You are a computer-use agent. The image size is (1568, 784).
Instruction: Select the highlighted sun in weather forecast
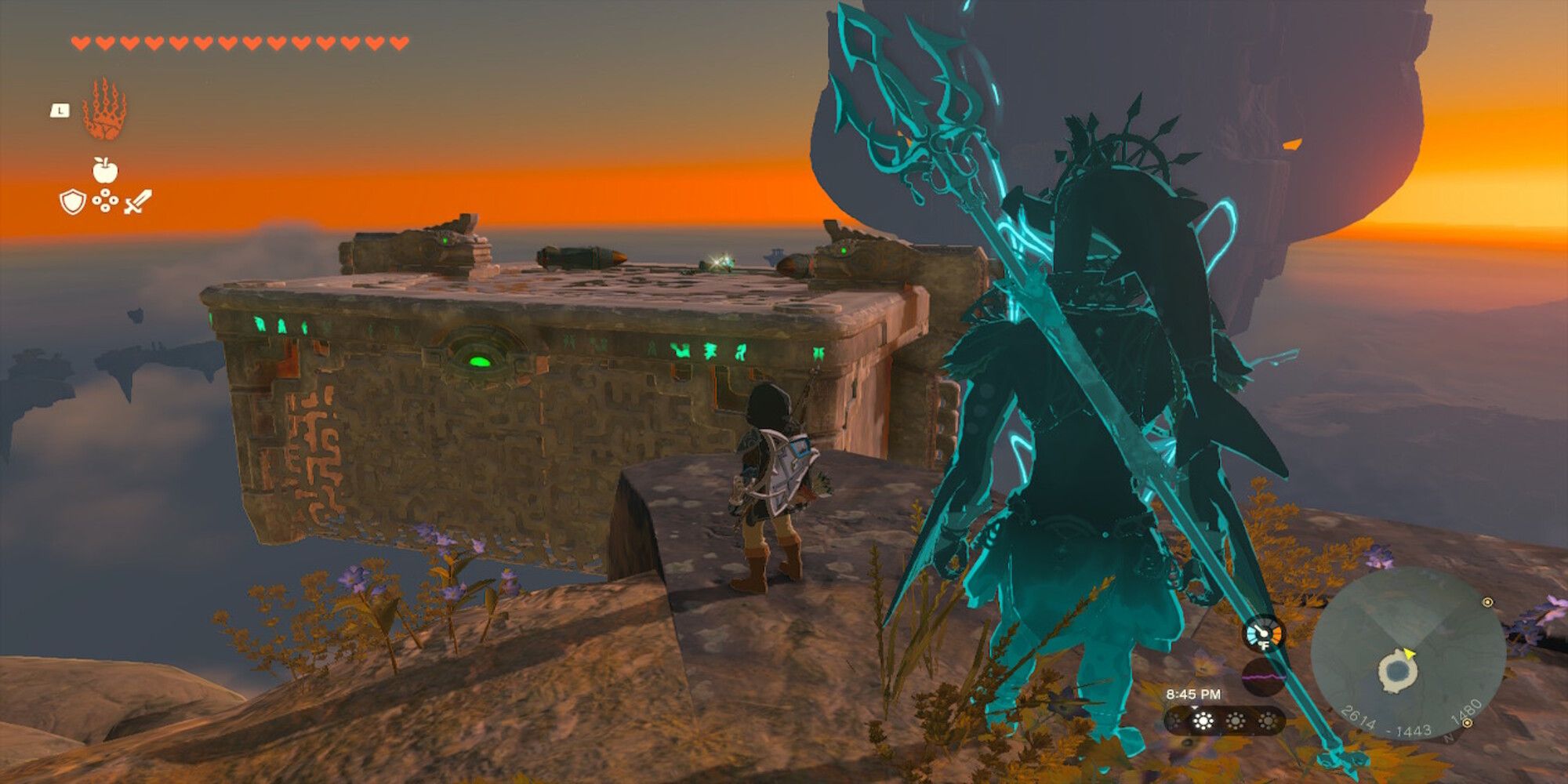click(1203, 720)
